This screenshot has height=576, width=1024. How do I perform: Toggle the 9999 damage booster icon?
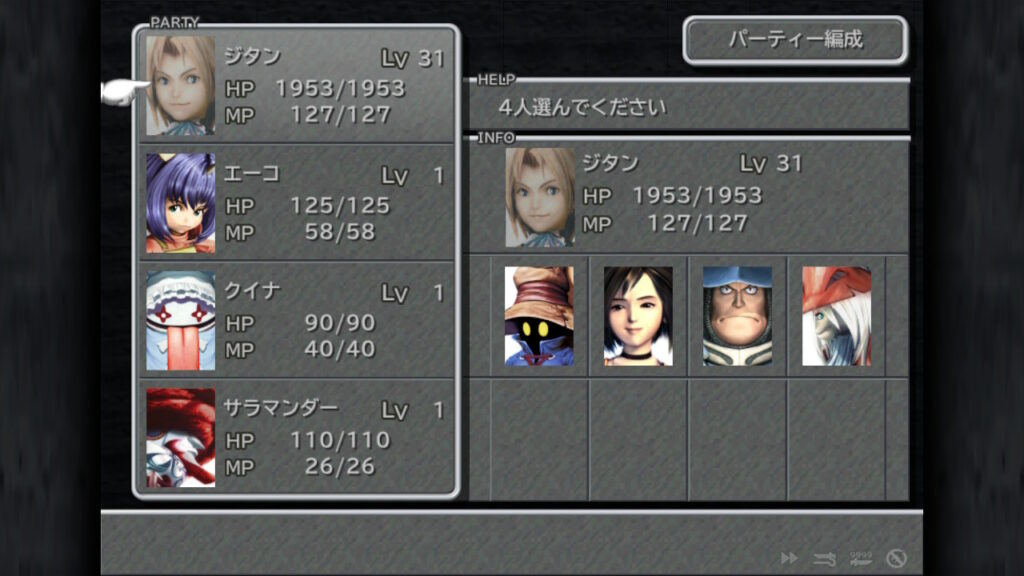point(861,558)
